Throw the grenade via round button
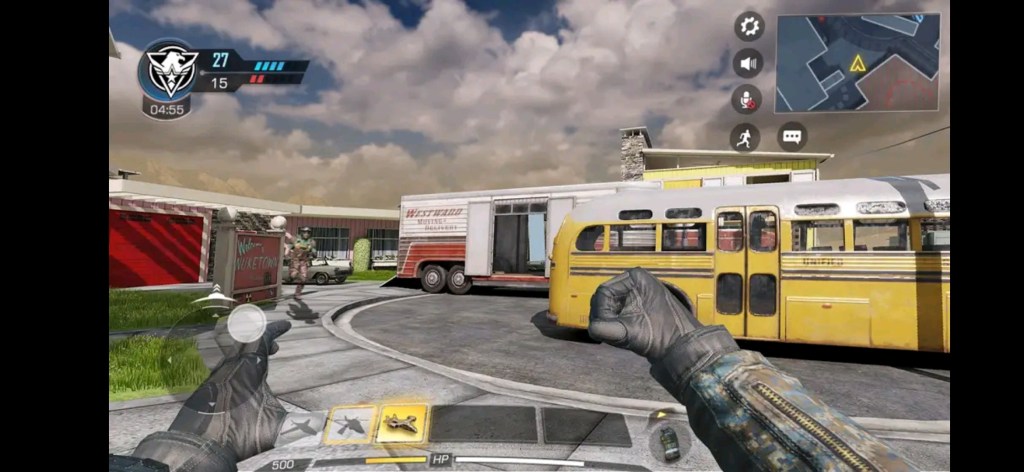The width and height of the screenshot is (1024, 472). tap(666, 441)
